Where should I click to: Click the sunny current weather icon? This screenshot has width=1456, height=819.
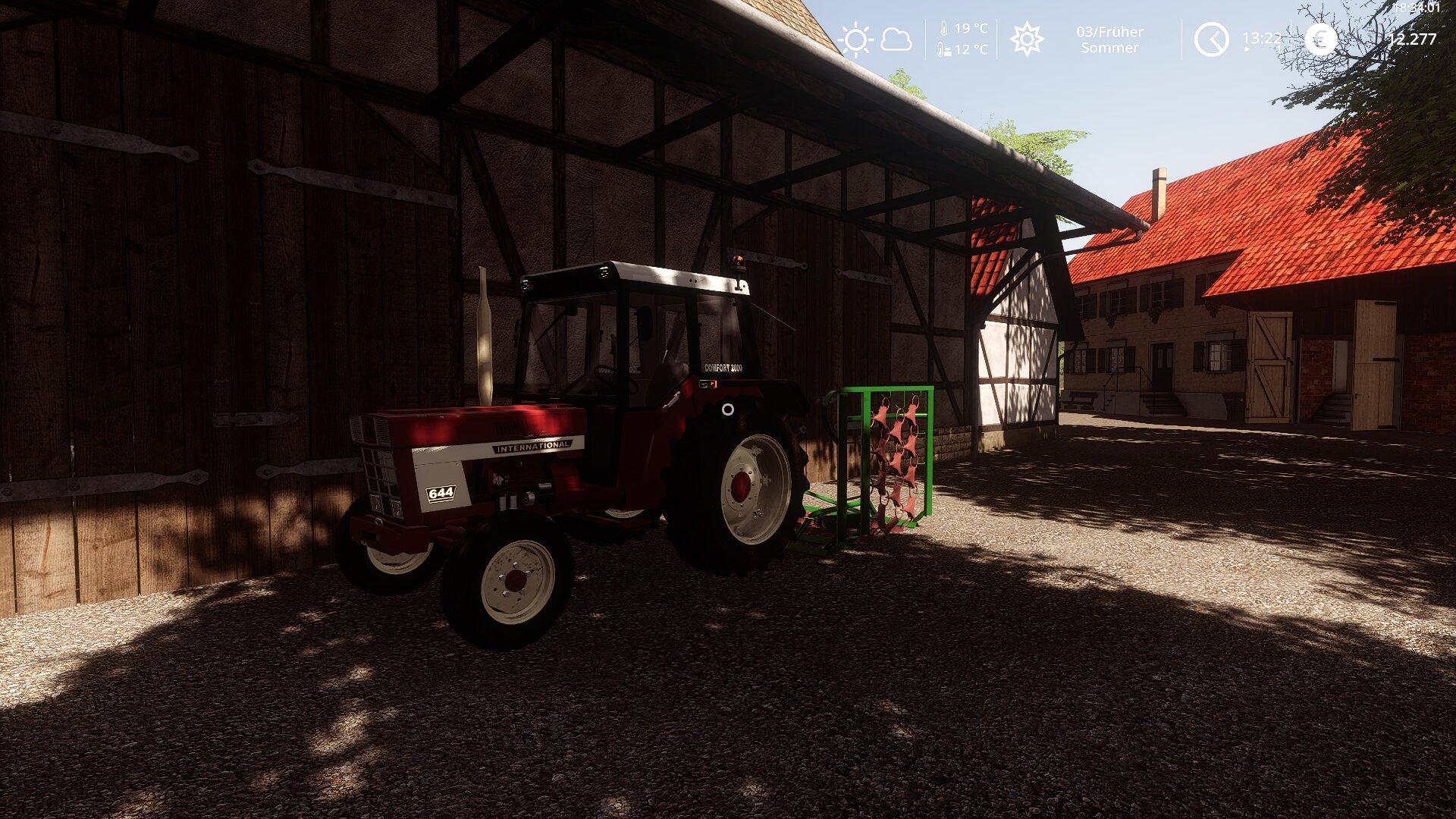(855, 39)
